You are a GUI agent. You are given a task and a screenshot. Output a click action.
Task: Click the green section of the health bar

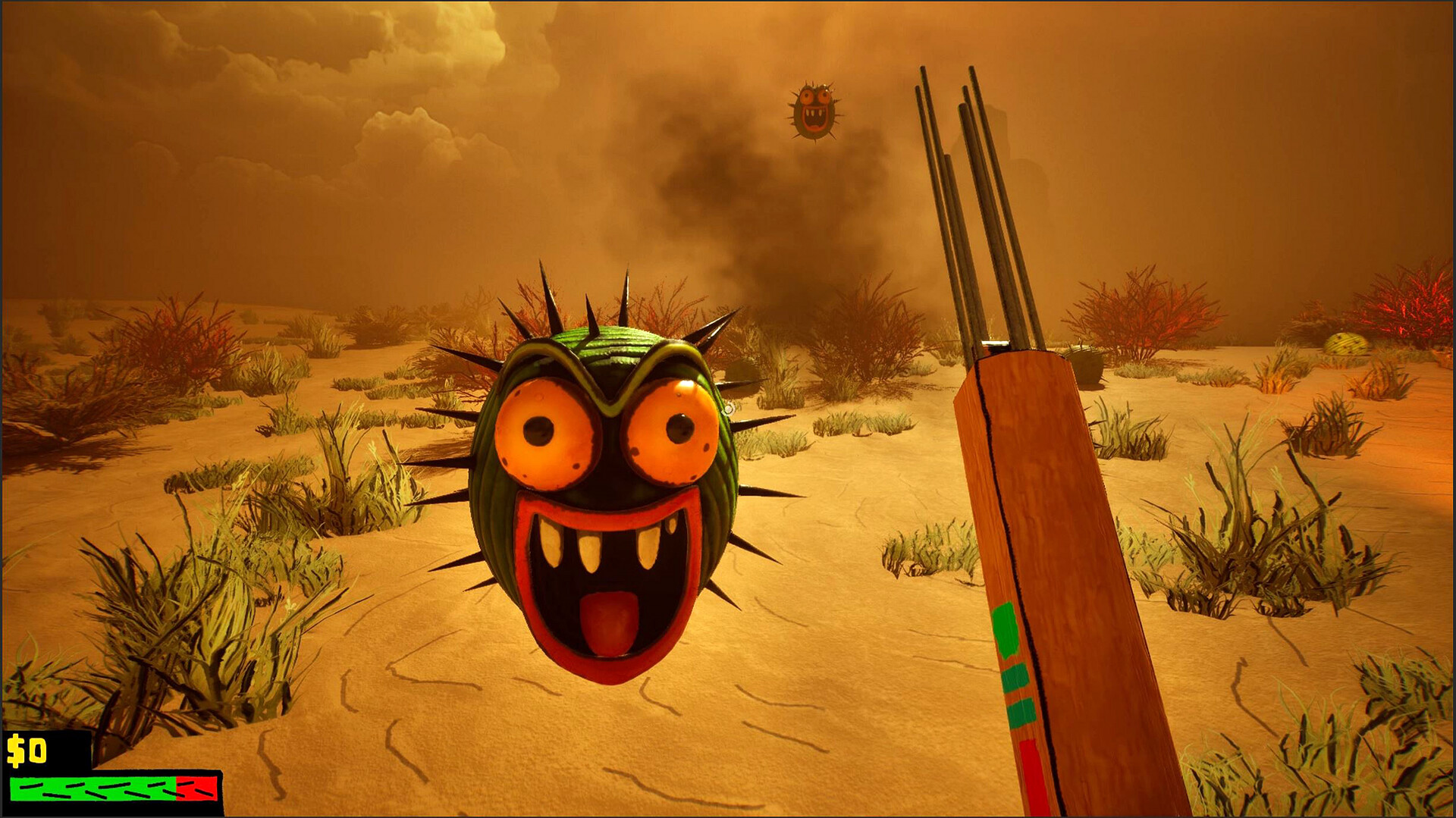(x=91, y=790)
